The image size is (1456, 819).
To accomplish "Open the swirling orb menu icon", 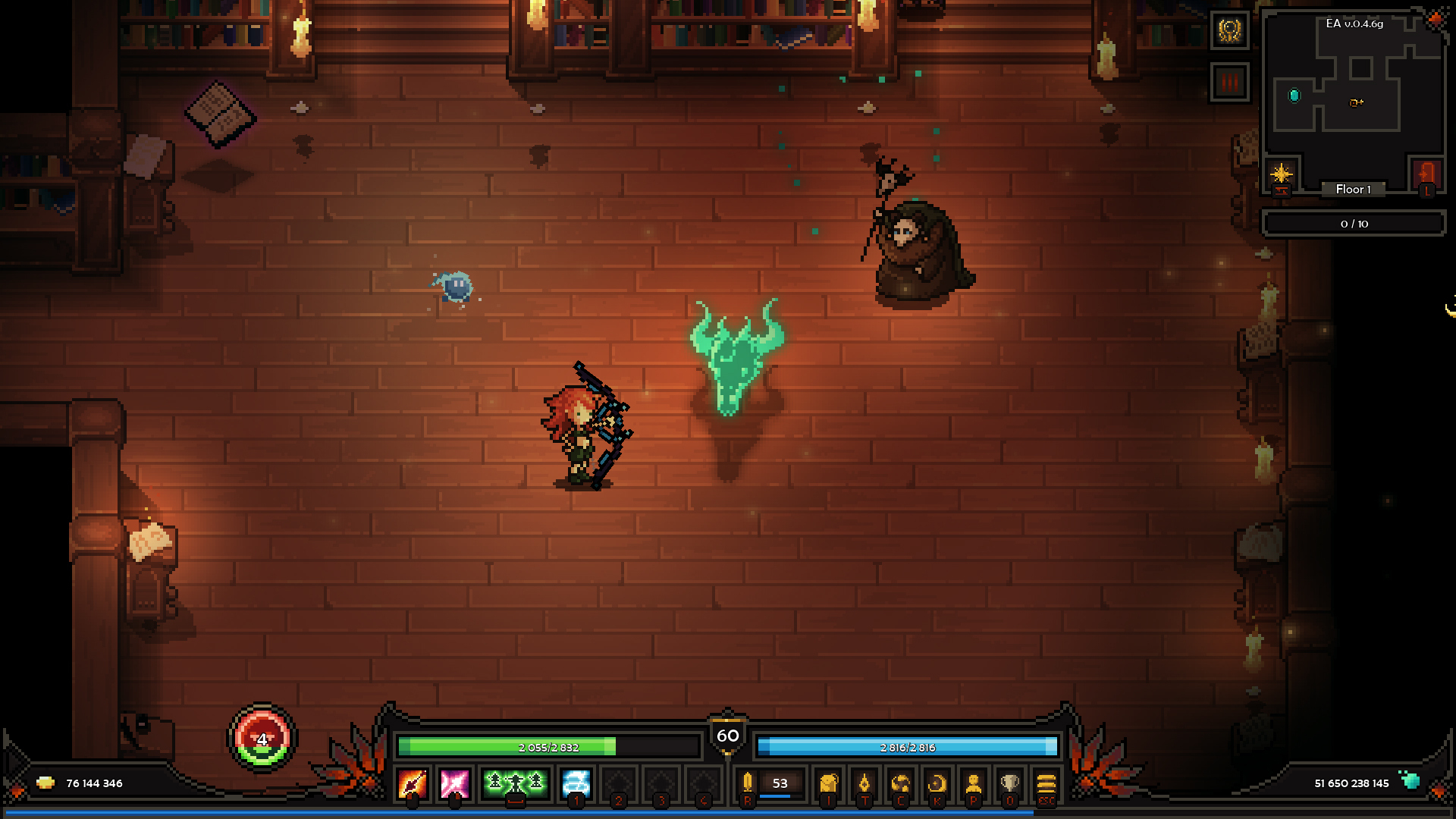I will 901,783.
